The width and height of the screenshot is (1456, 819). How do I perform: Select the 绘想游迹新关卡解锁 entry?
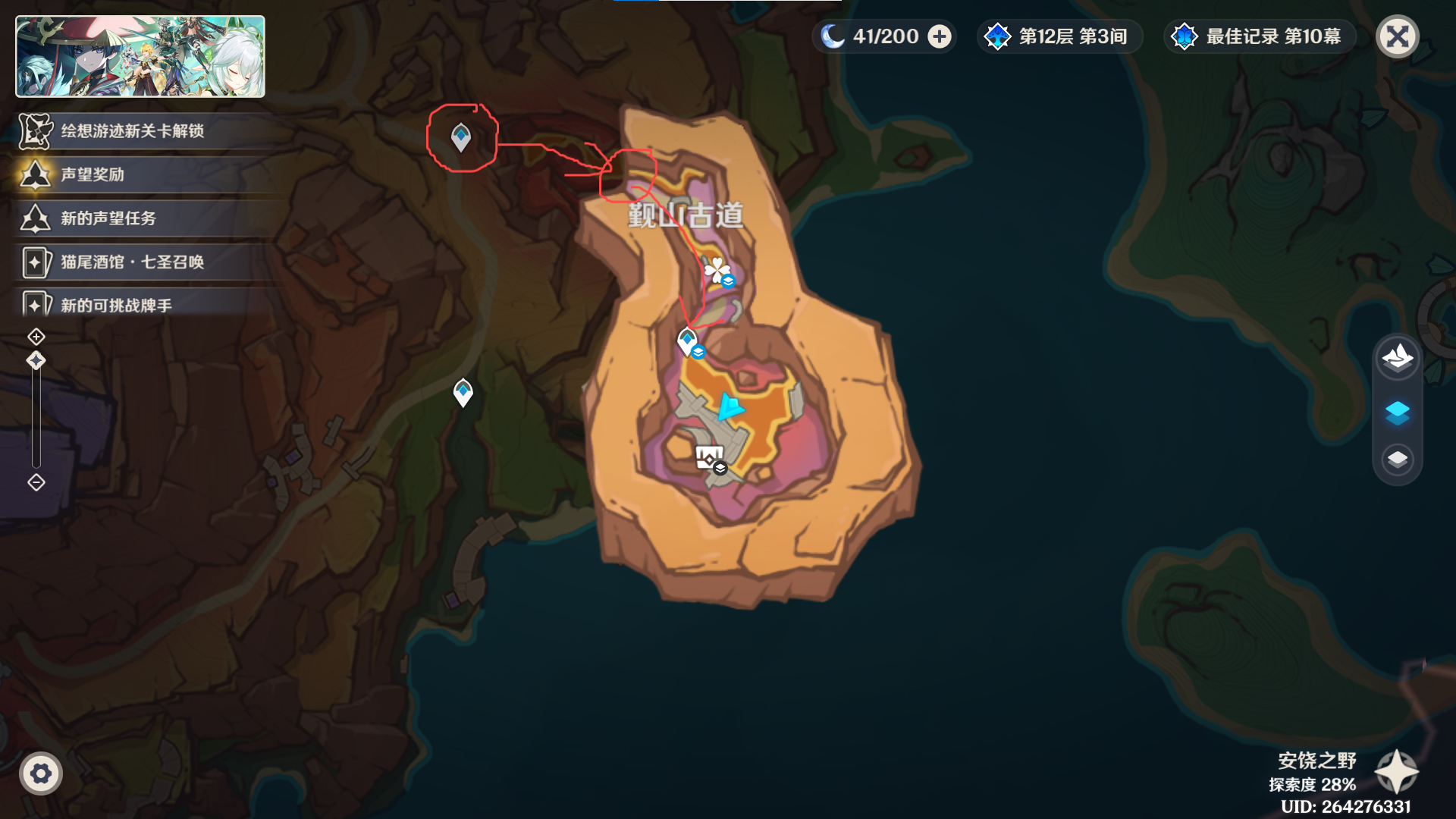click(x=133, y=131)
